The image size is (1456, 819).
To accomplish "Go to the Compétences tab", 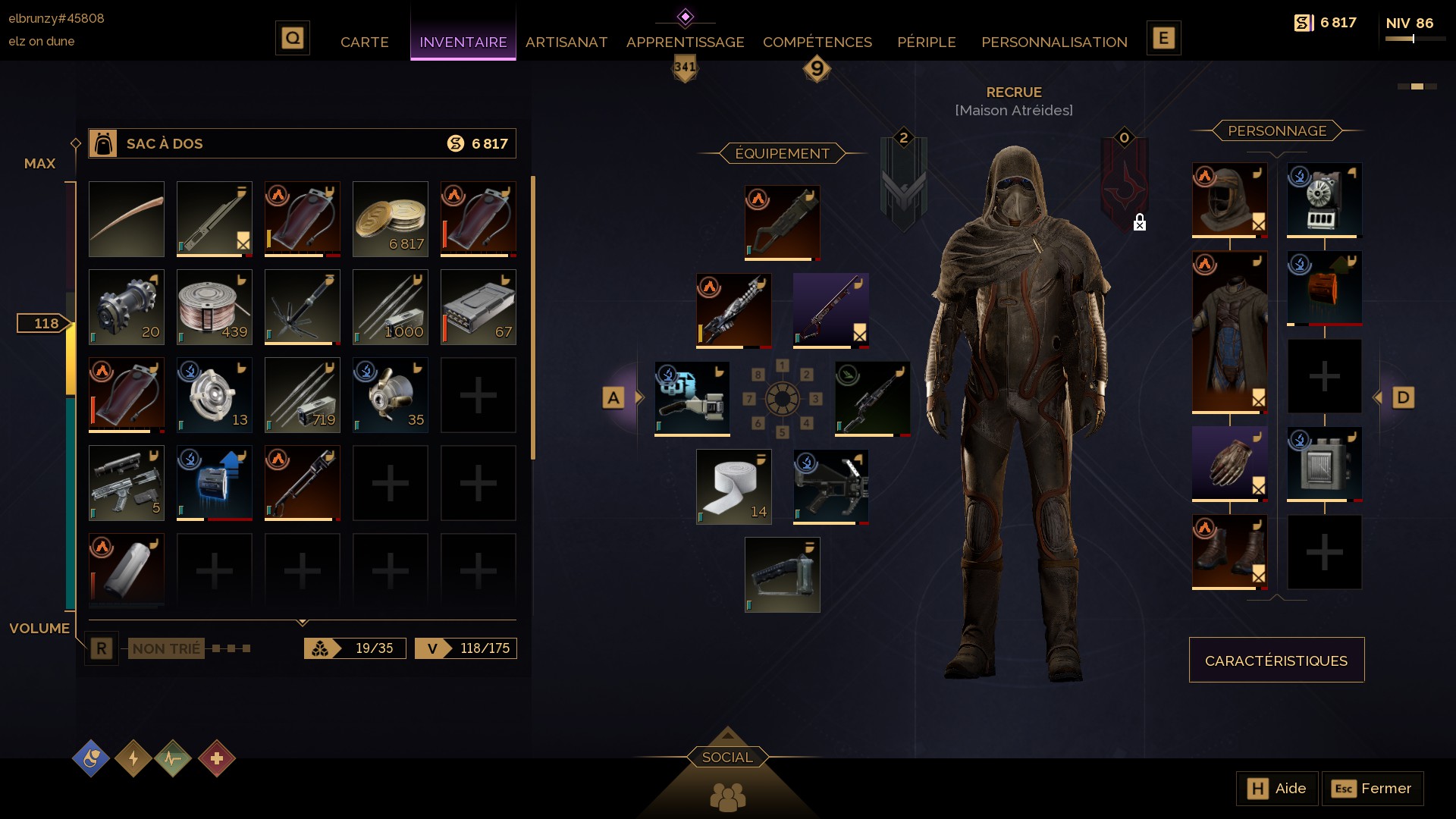I will click(x=817, y=42).
